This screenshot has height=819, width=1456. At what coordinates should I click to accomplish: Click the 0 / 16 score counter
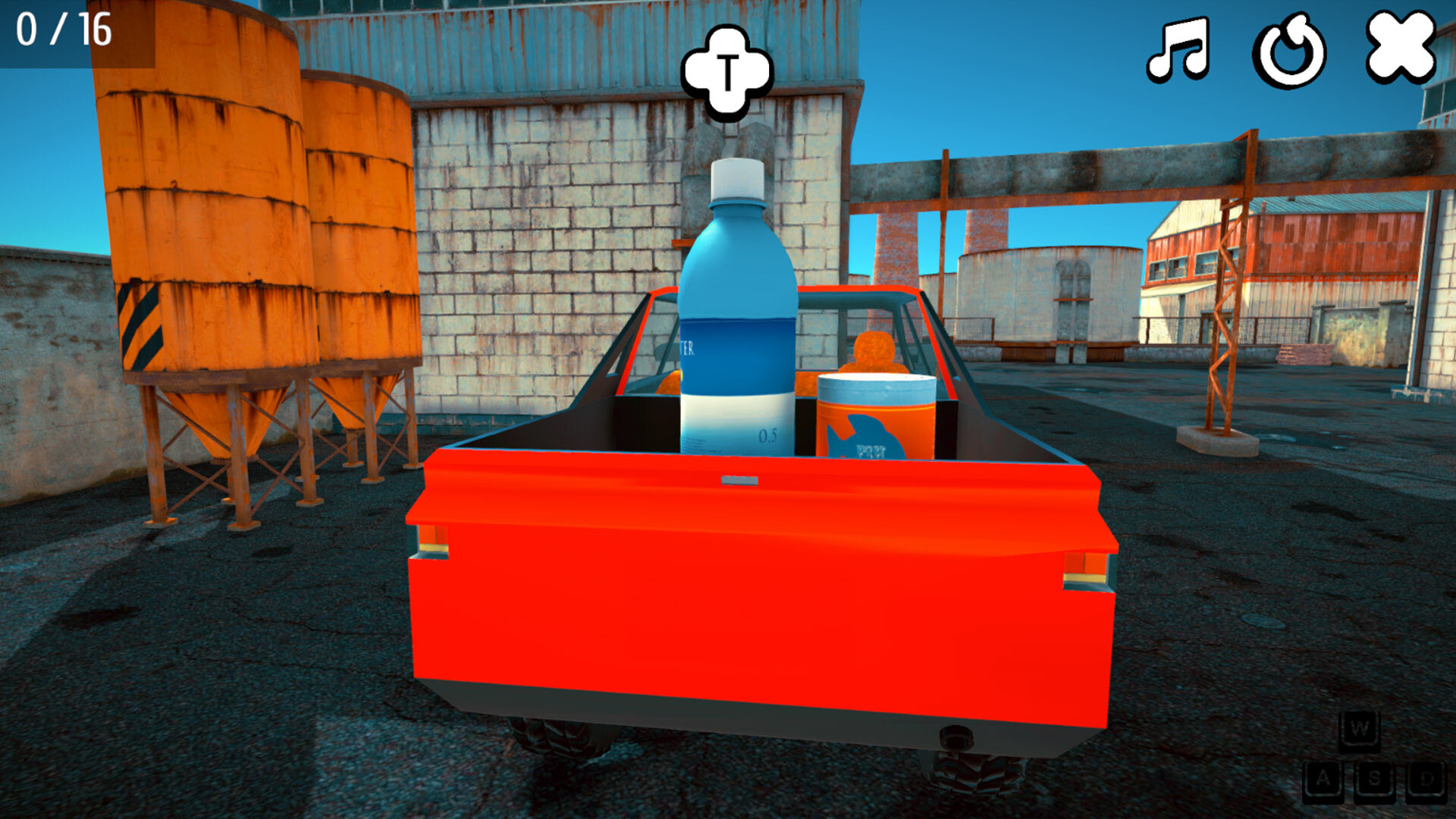click(63, 30)
